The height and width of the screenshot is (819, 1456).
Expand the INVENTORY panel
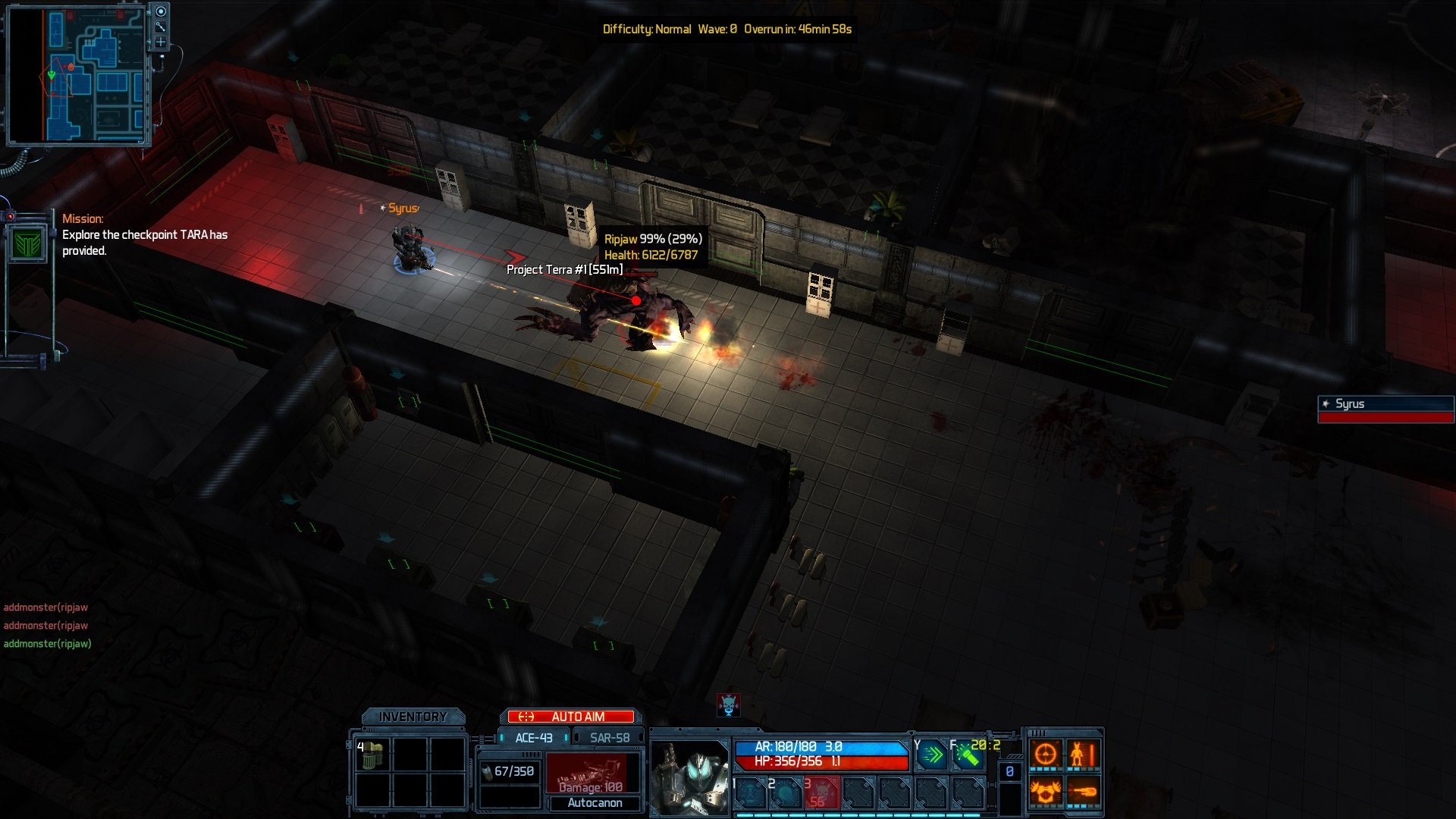413,714
